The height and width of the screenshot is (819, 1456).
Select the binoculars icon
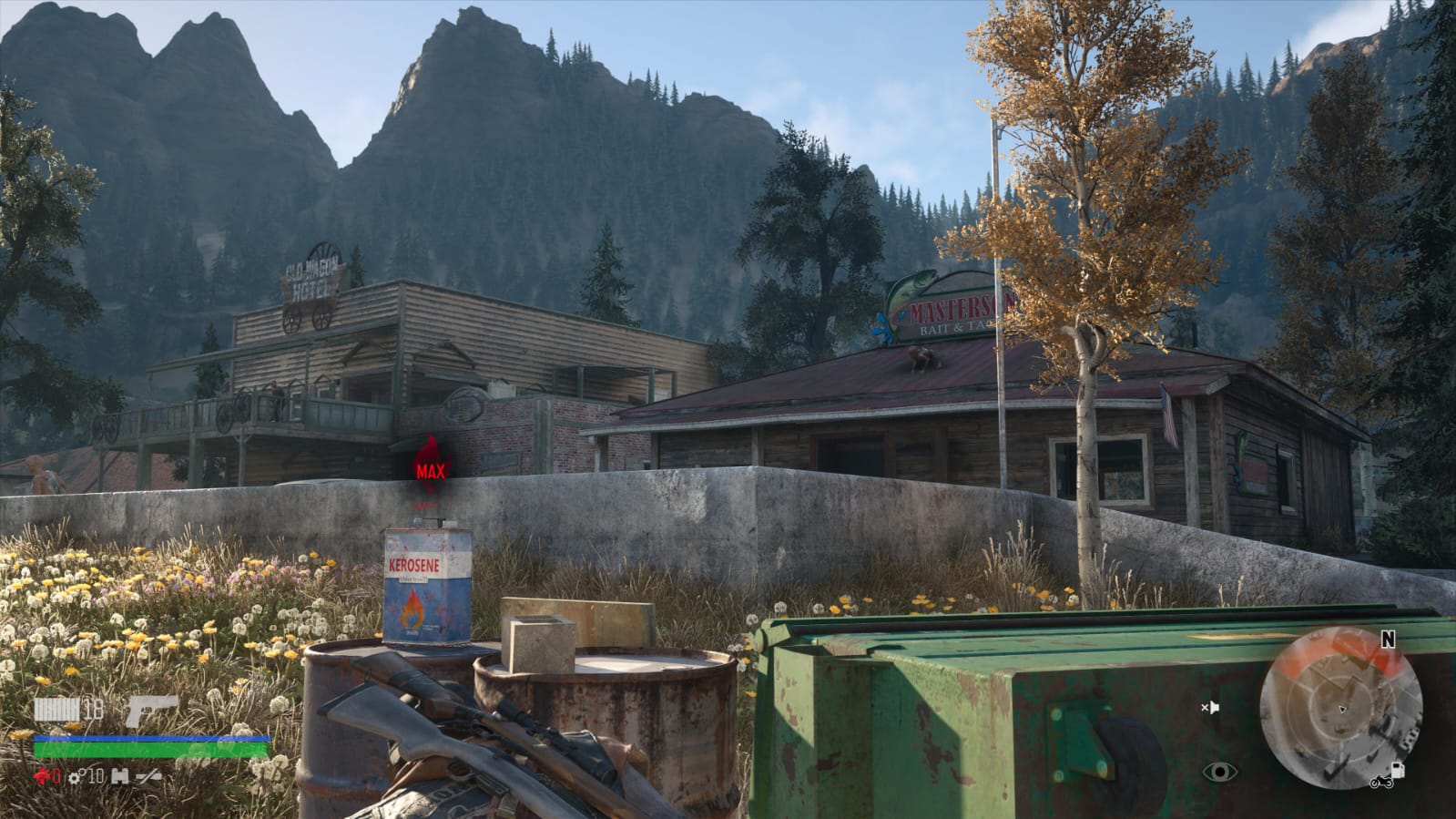119,777
